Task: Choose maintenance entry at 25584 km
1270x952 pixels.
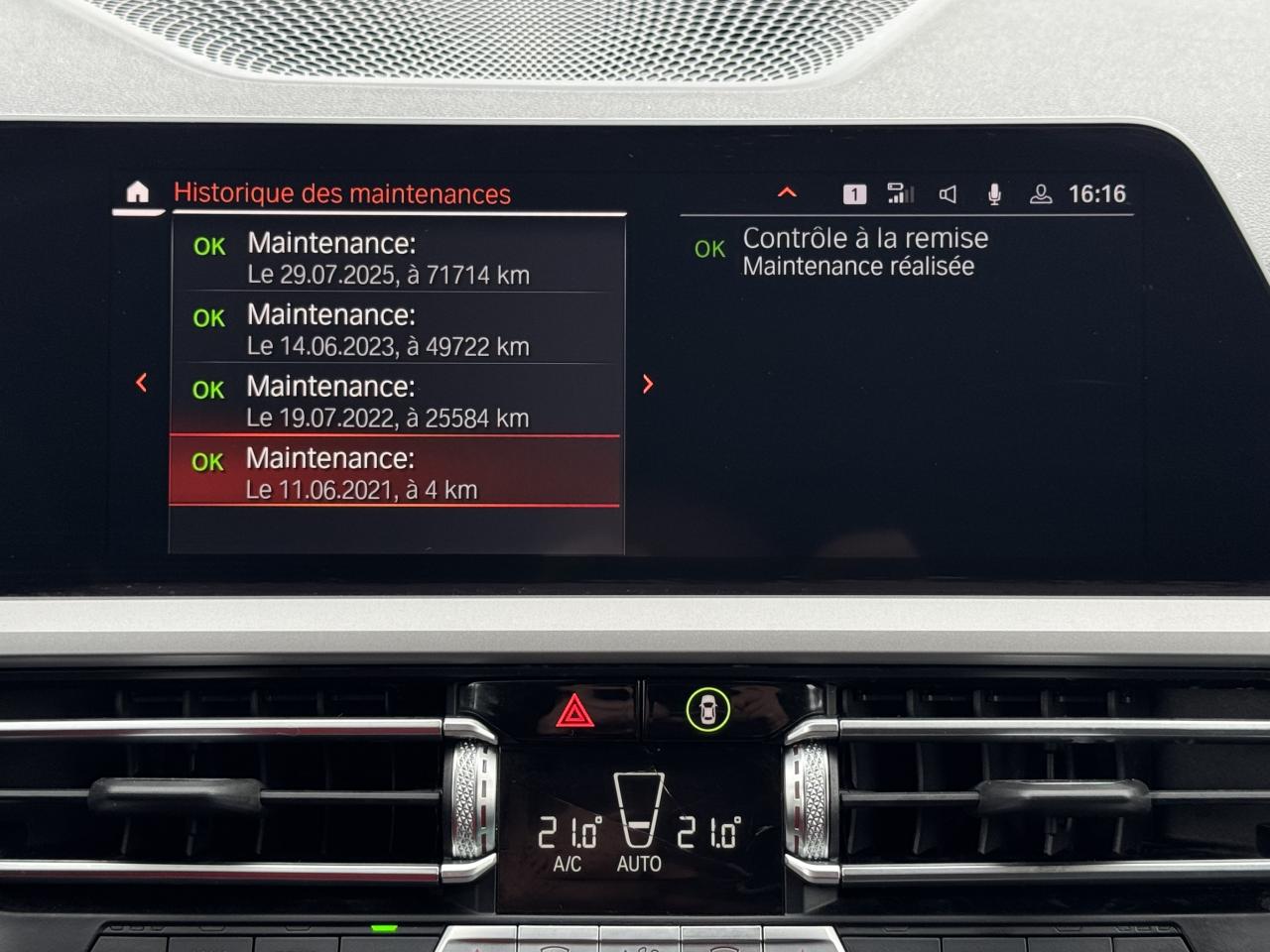Action: [397, 401]
